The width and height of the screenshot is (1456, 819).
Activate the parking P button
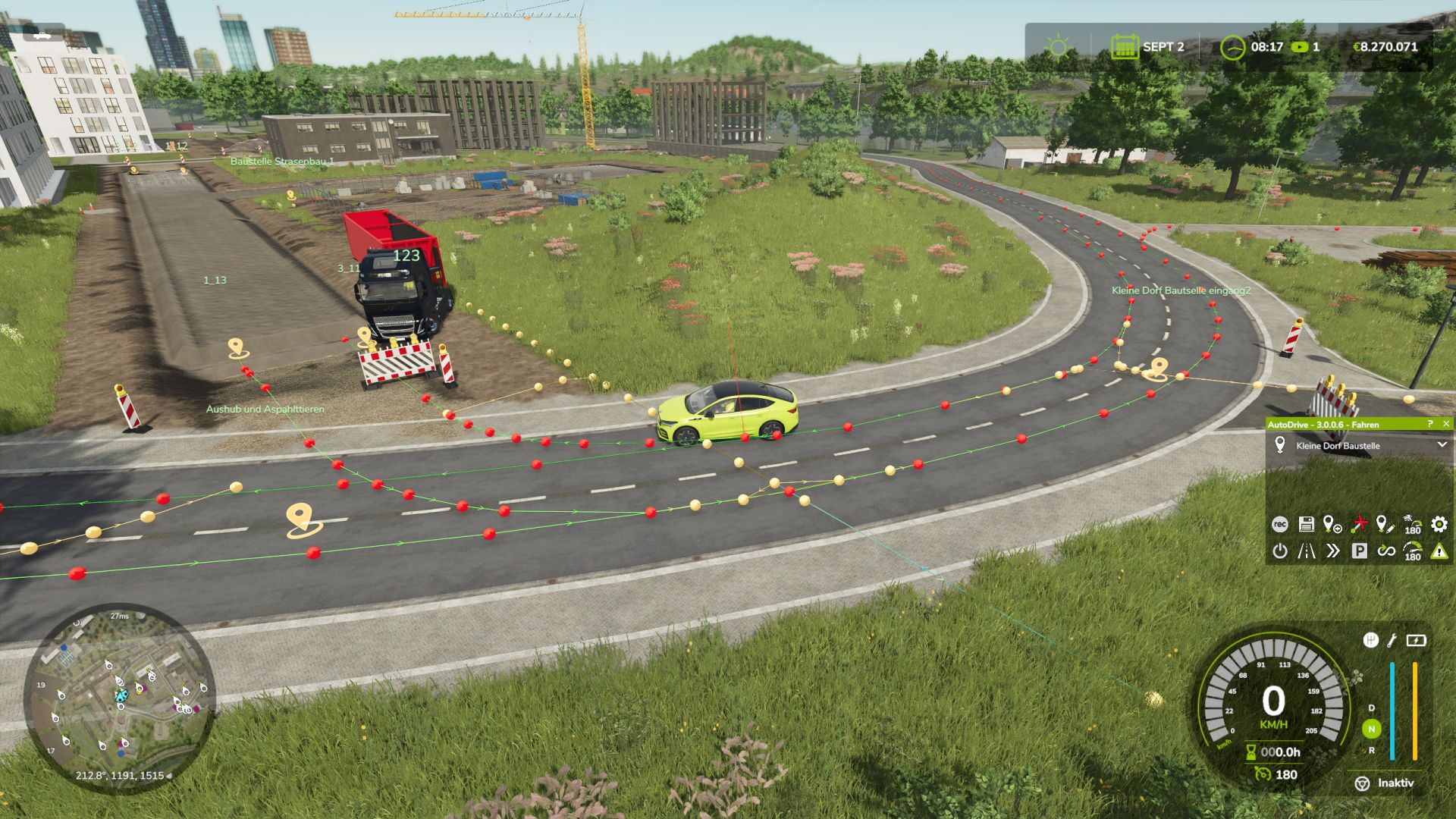pos(1359,551)
